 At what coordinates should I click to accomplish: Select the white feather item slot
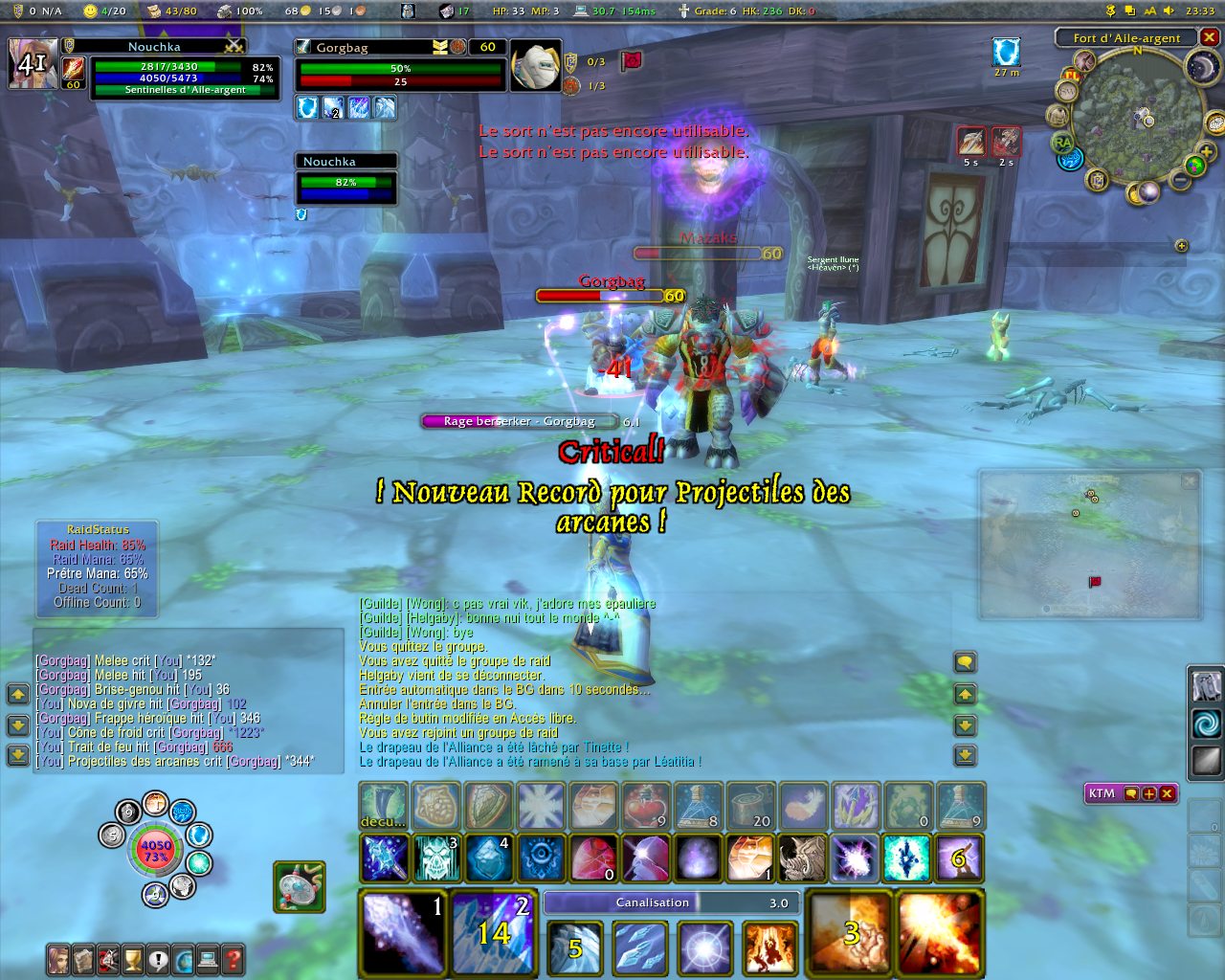pyautogui.click(x=804, y=806)
